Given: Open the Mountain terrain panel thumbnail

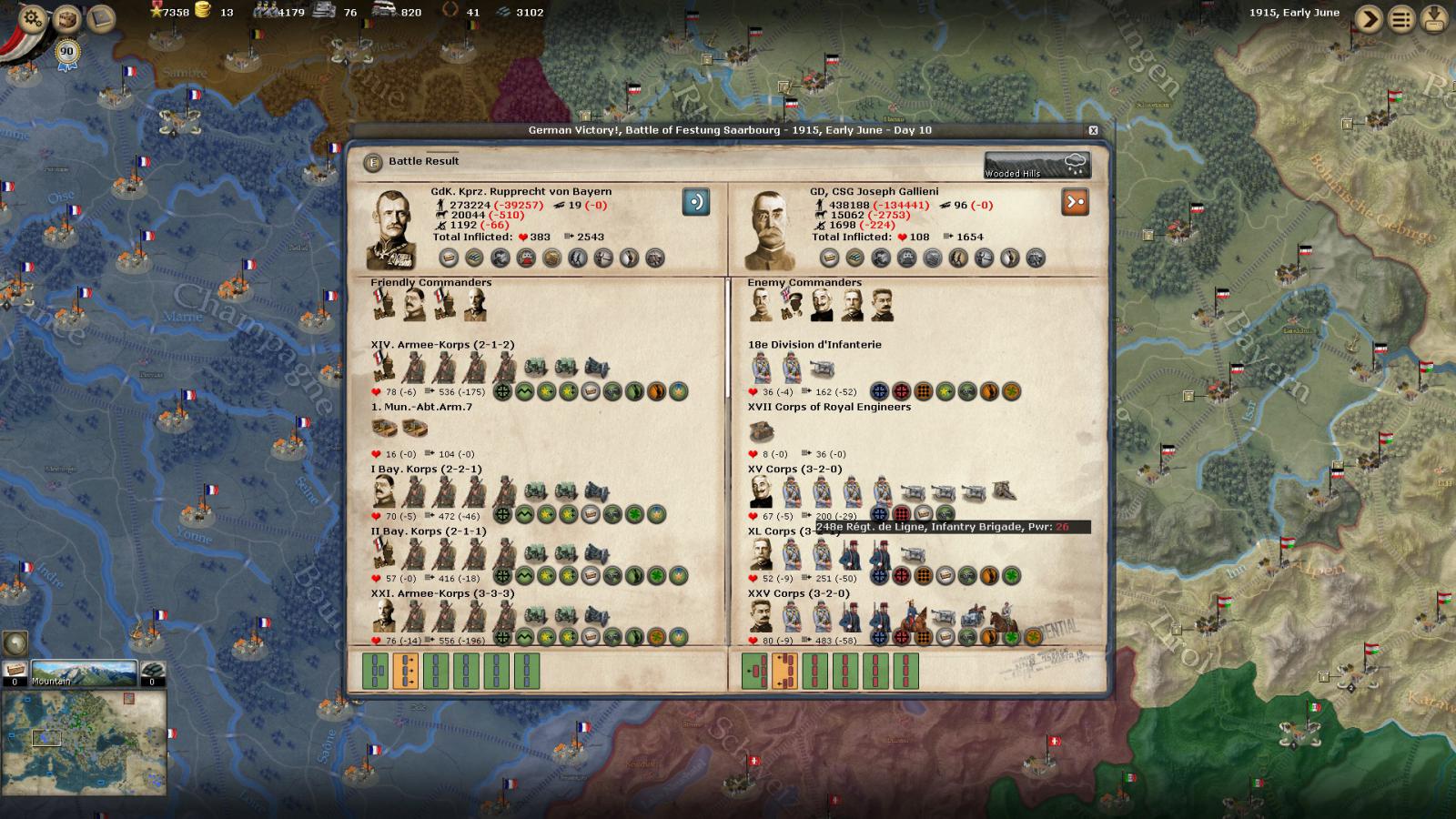Looking at the screenshot, I should (x=84, y=673).
